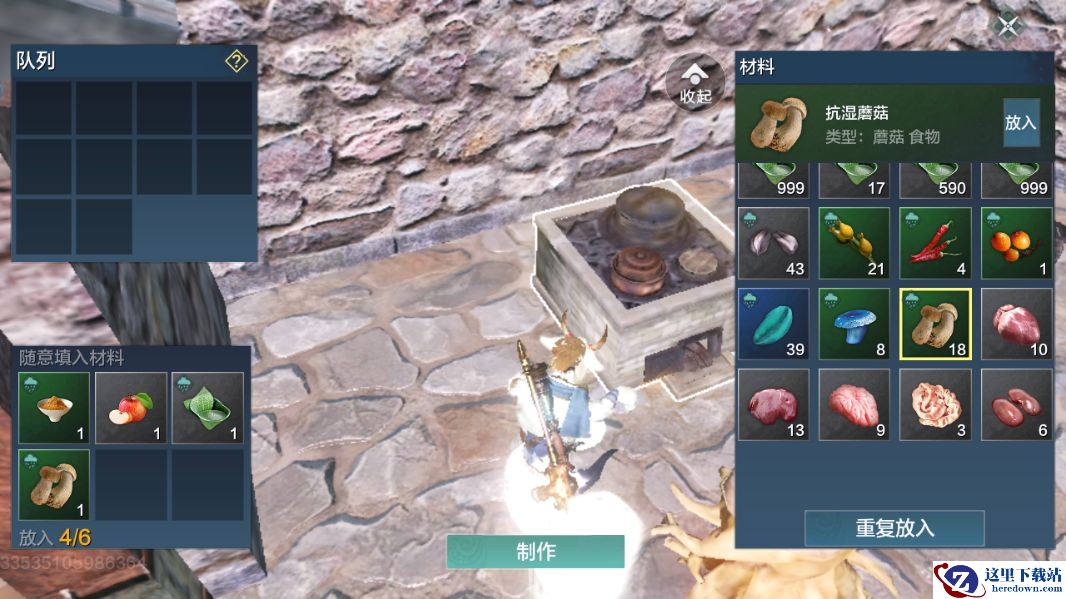Viewport: 1066px width, 599px height.
Task: Choose the blue mushroom material slot
Action: (854, 324)
